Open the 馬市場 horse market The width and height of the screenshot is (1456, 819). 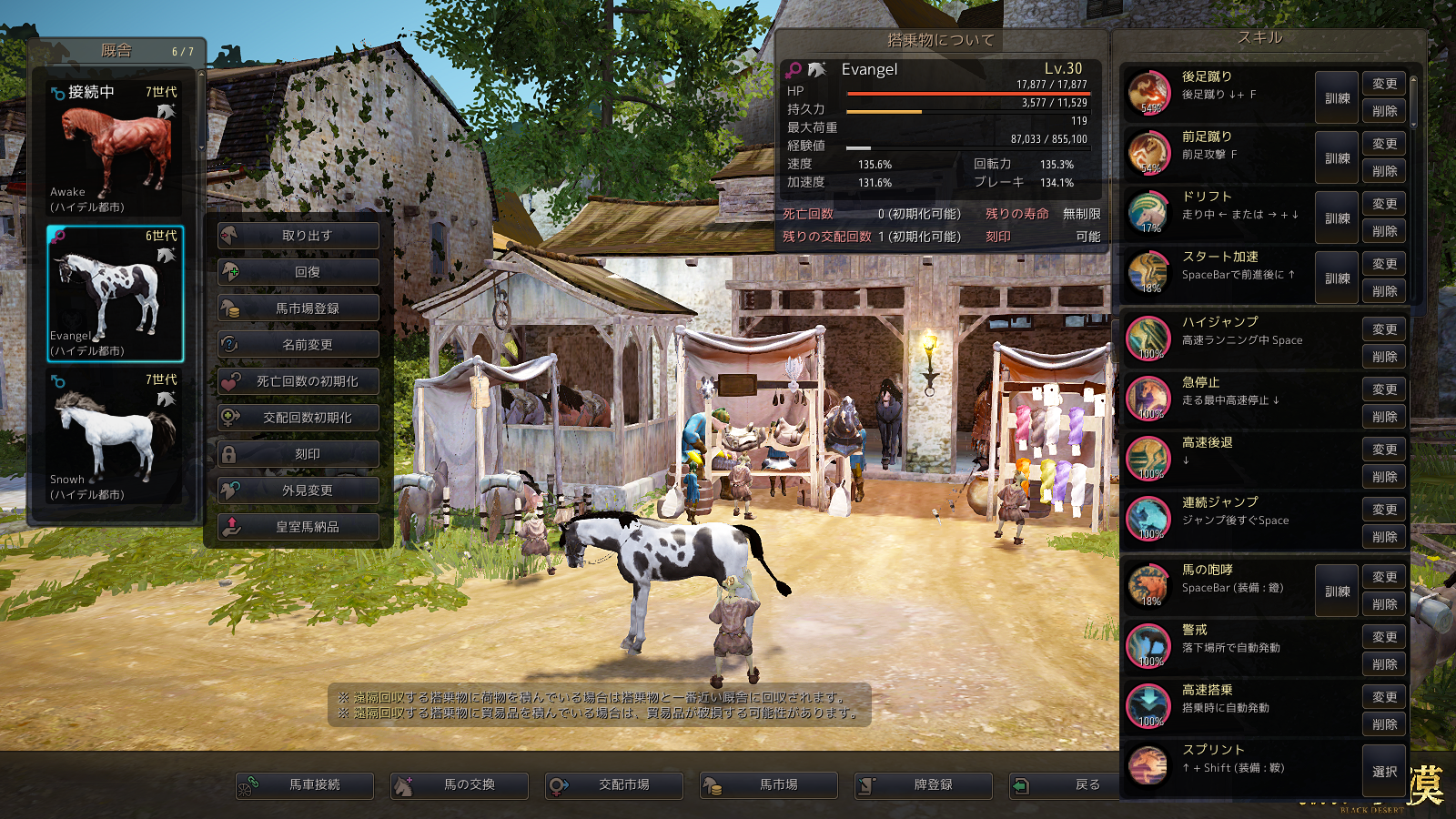click(x=769, y=785)
